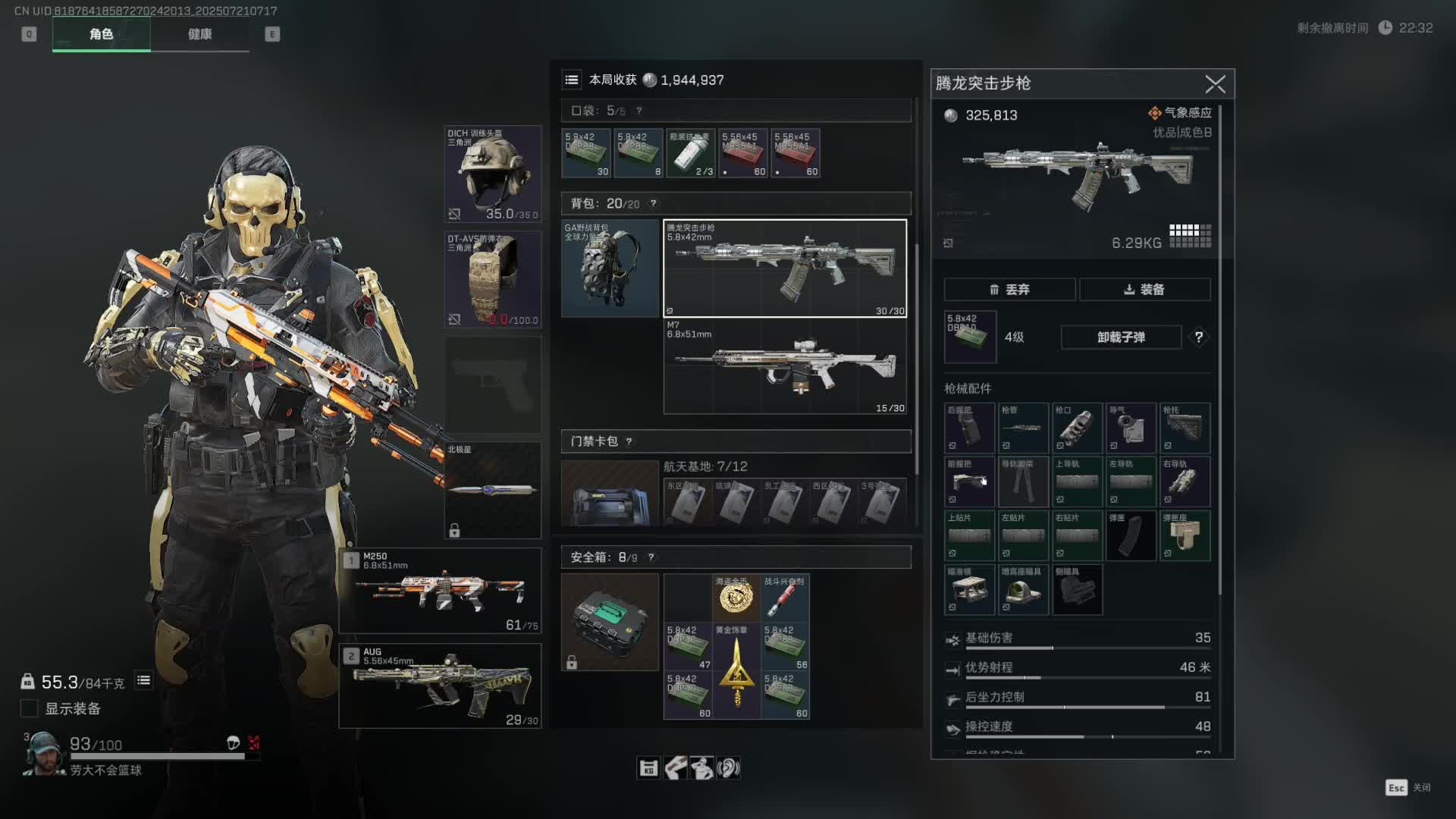
Task: Select the gold coin in the safe box
Action: 736,598
